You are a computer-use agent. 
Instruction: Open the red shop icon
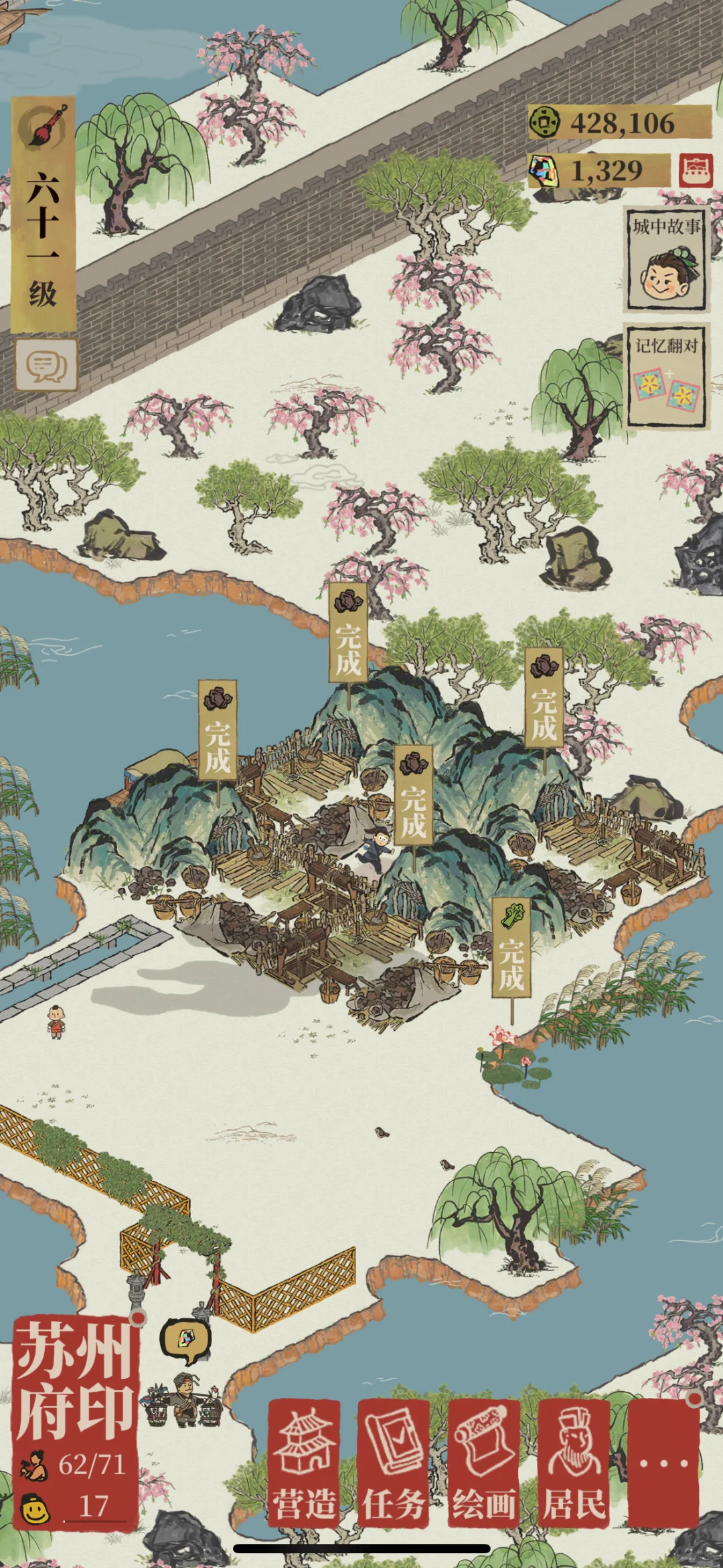coord(696,171)
